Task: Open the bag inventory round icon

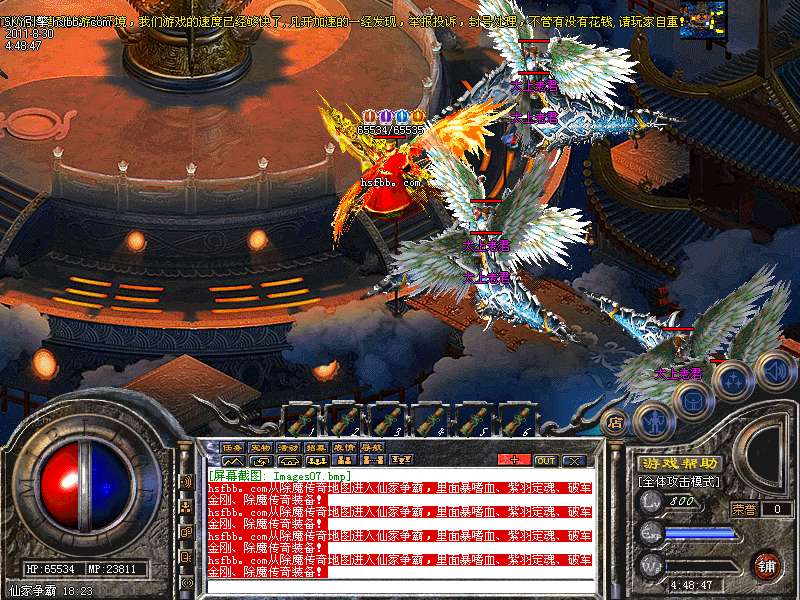Action: pyautogui.click(x=692, y=401)
